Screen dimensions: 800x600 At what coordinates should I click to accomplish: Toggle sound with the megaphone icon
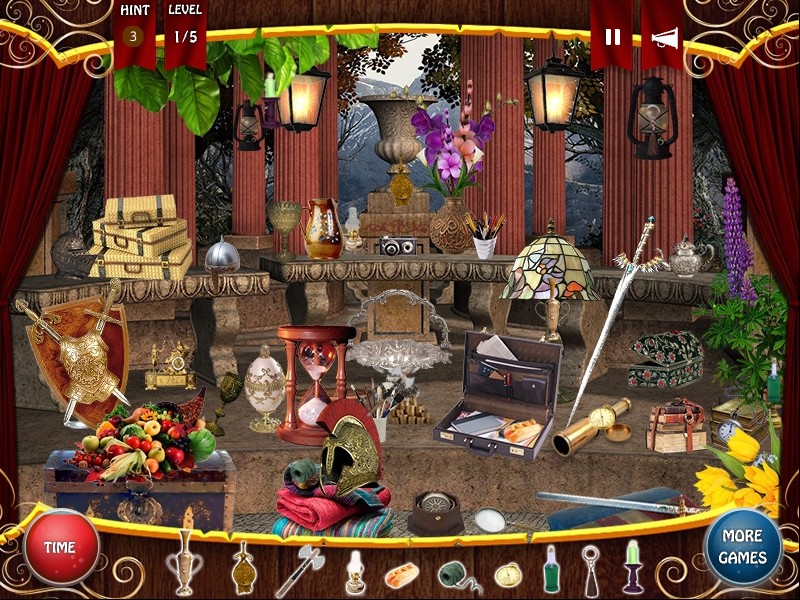coord(664,37)
